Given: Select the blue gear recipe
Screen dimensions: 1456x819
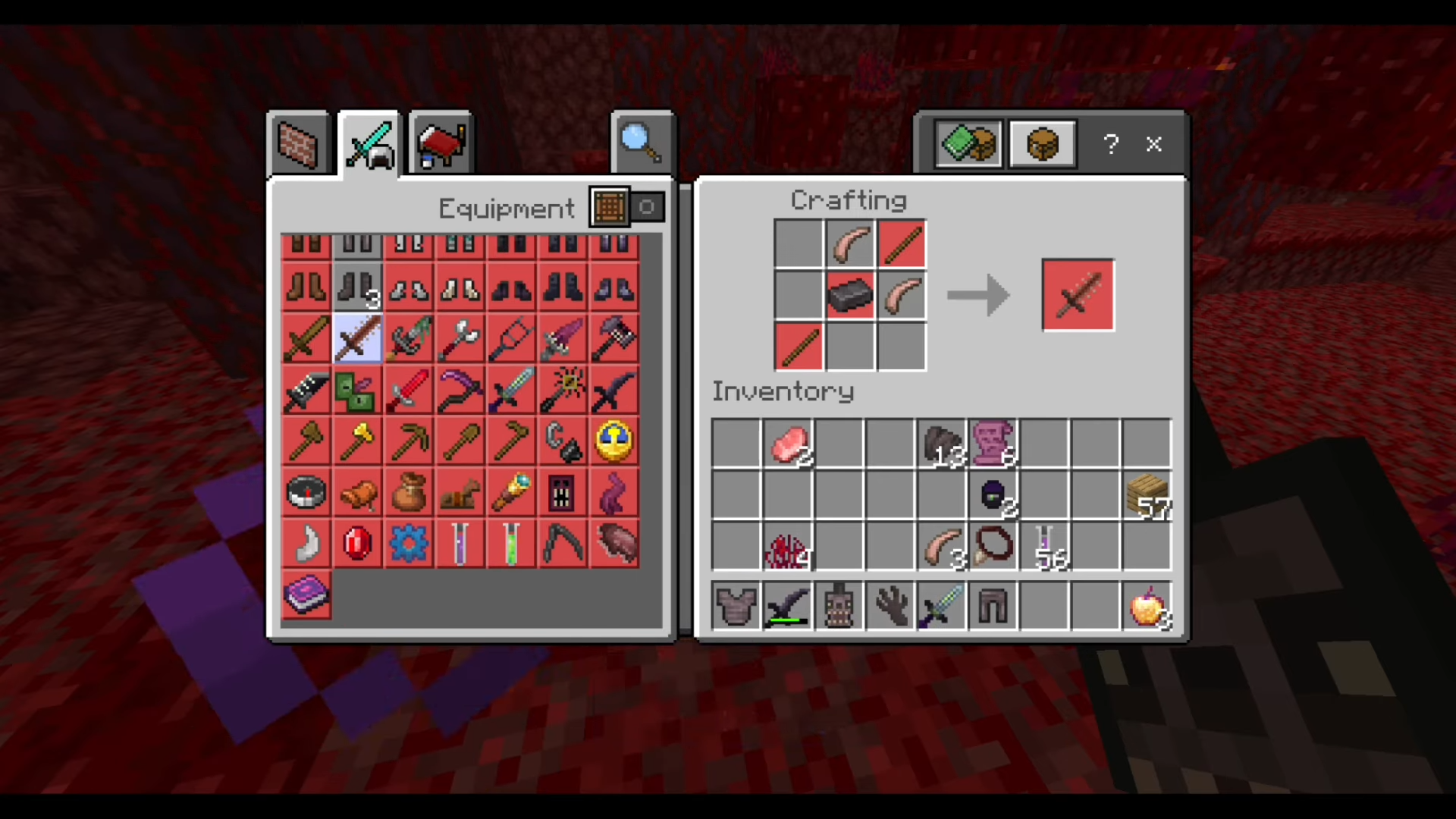Looking at the screenshot, I should tap(409, 544).
